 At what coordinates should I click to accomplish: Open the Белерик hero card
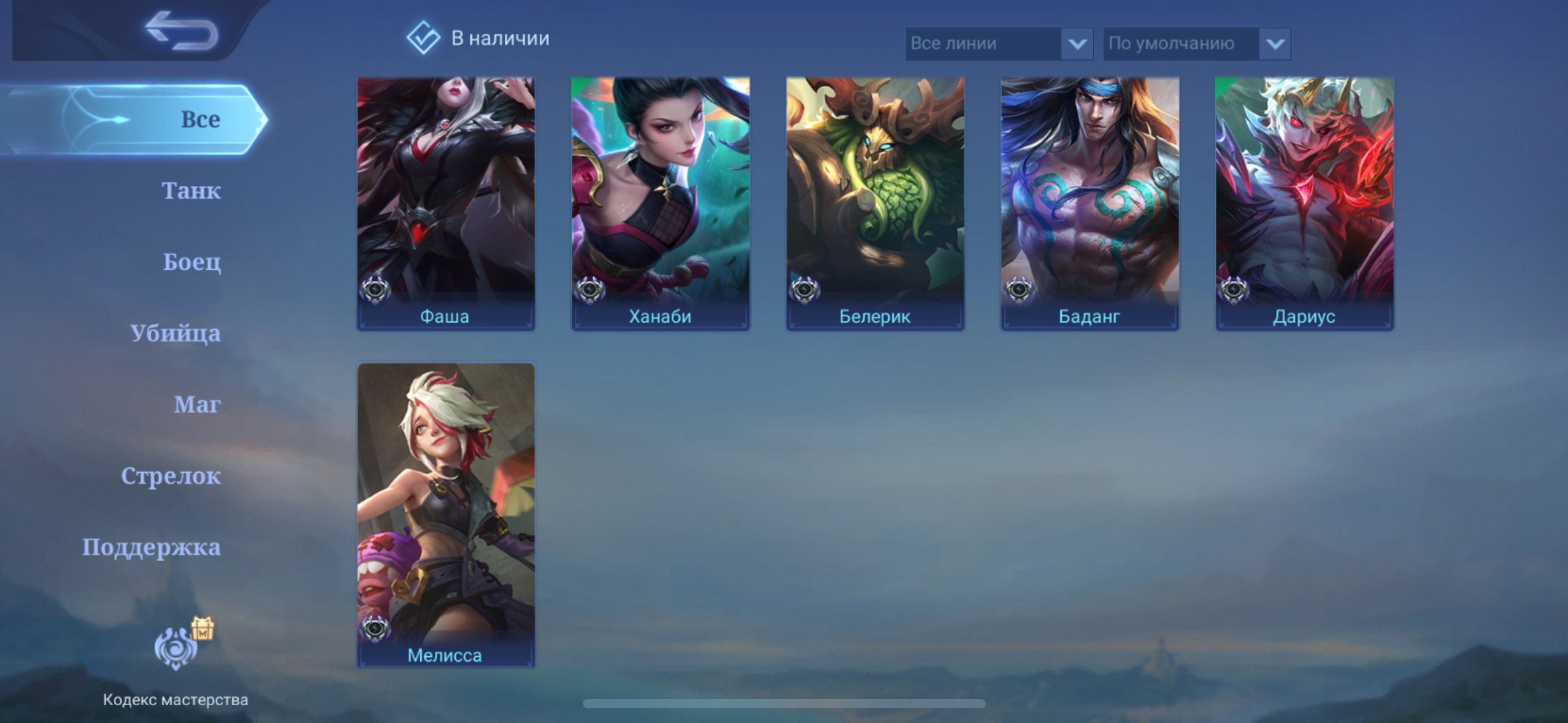pyautogui.click(x=875, y=203)
